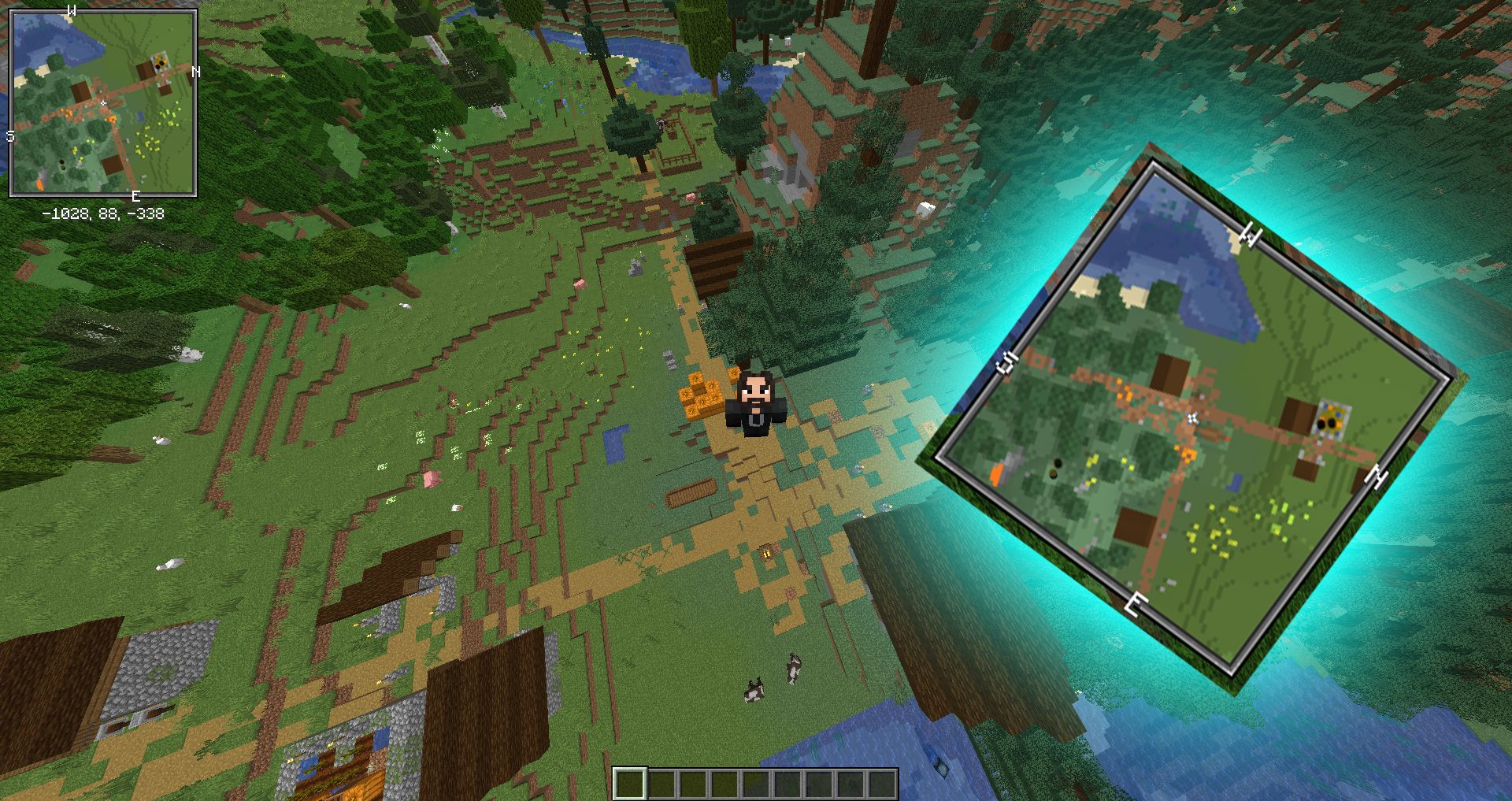Click the pink pig near the village path
Screen dimensions: 1512x801
433,480
